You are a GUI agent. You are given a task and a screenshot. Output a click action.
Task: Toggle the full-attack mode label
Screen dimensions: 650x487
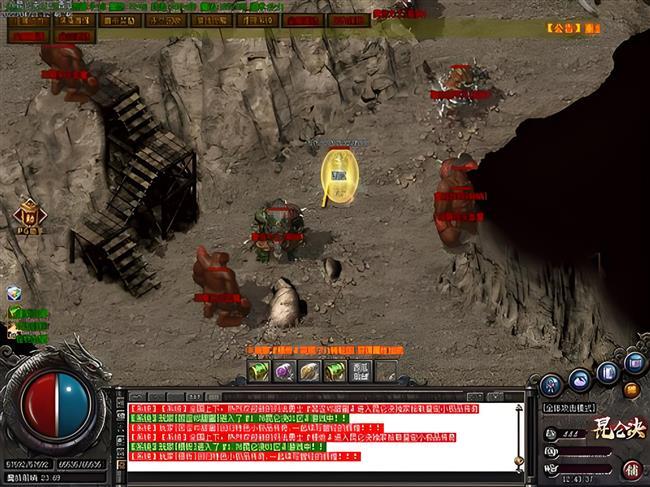point(569,409)
